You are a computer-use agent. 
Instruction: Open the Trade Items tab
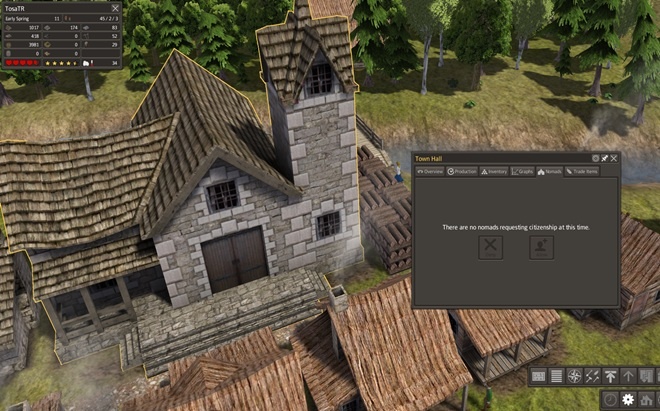pos(581,172)
